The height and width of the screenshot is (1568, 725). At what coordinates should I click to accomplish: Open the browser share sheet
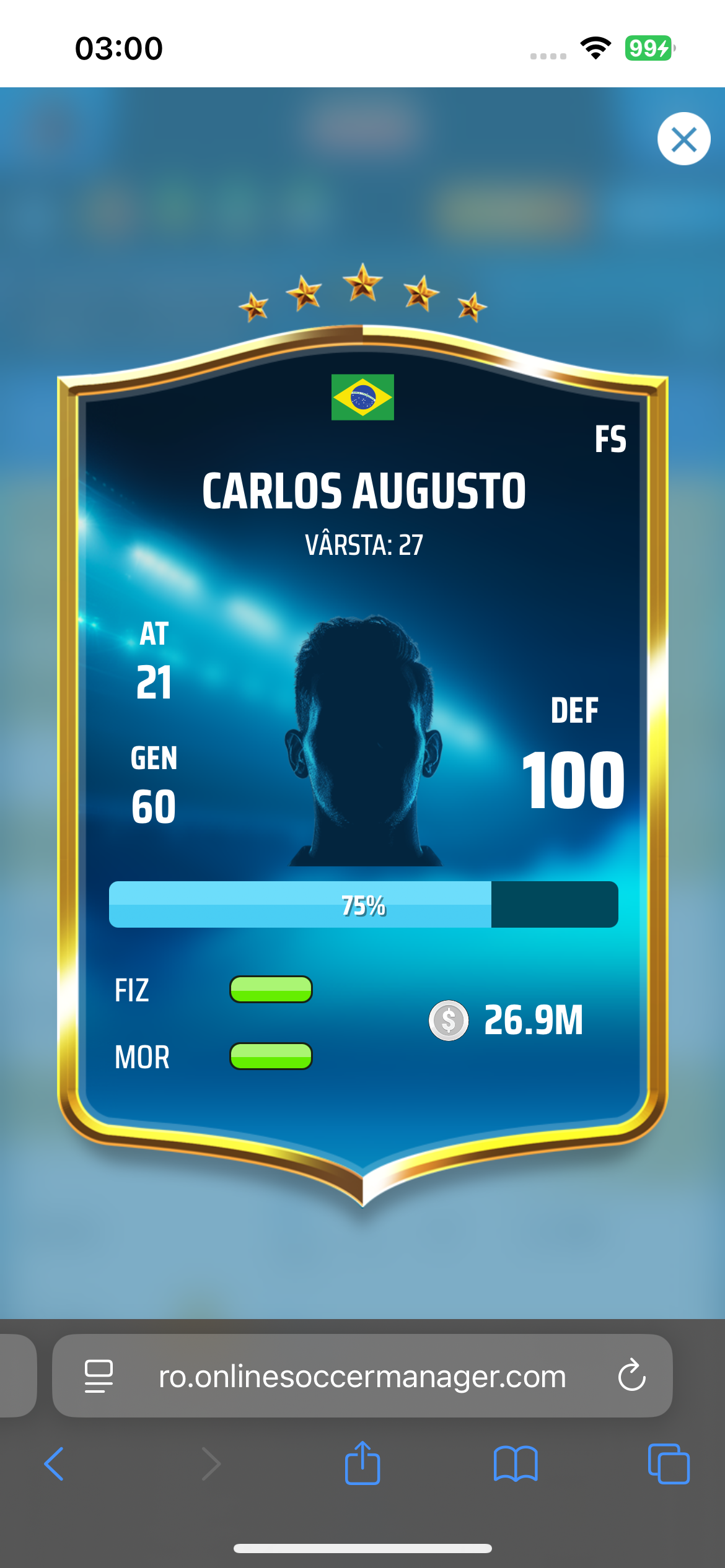(362, 1464)
